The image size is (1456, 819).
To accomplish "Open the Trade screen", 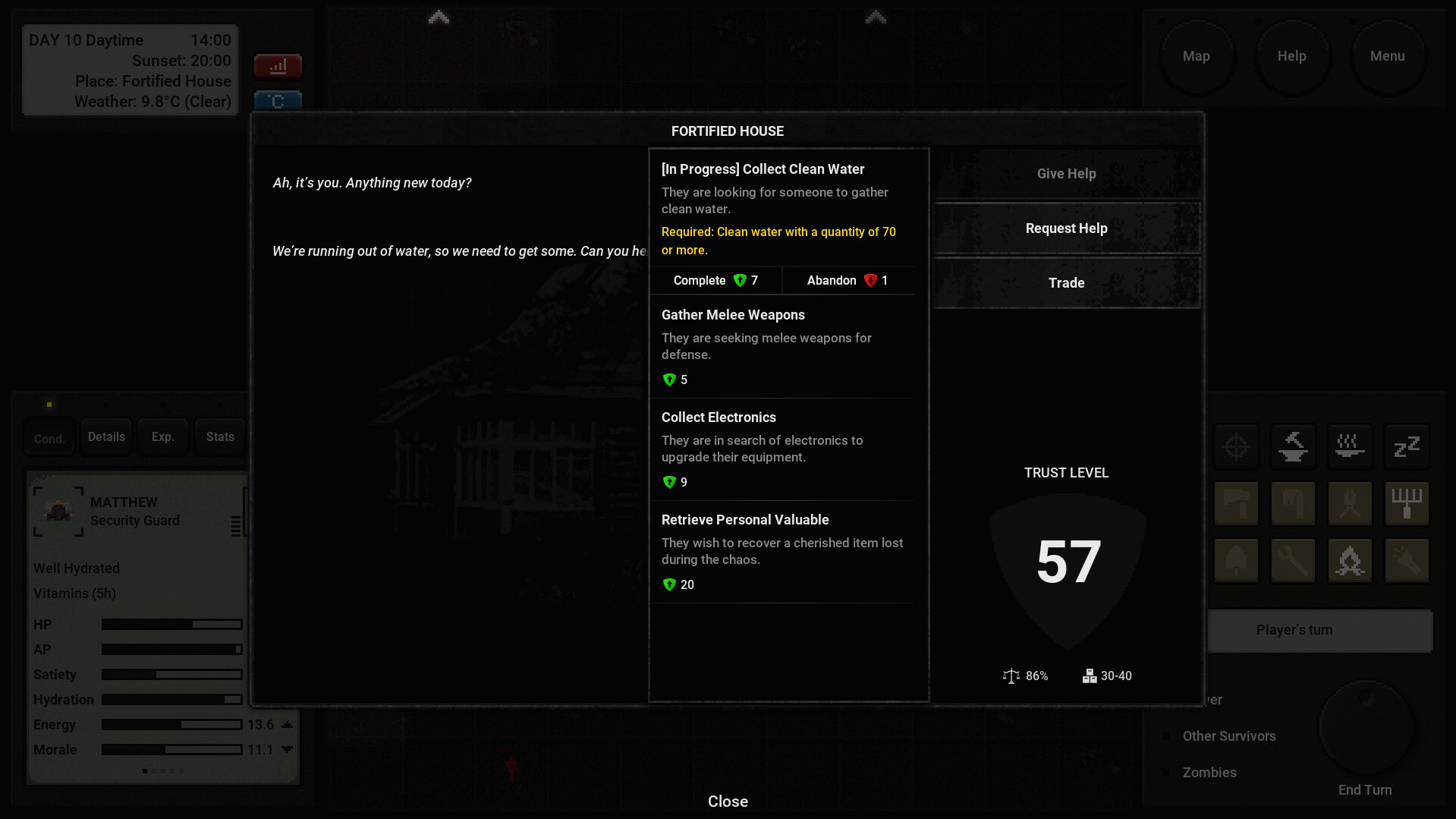I will click(1066, 283).
